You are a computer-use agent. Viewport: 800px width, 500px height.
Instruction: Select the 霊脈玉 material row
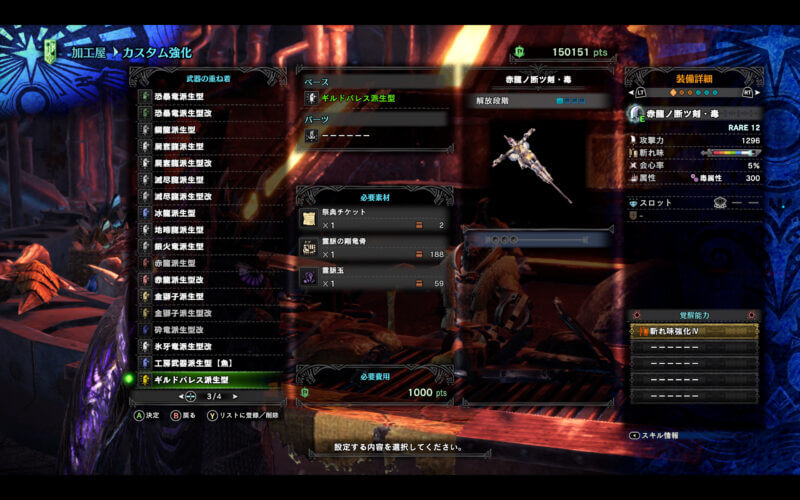pos(374,277)
